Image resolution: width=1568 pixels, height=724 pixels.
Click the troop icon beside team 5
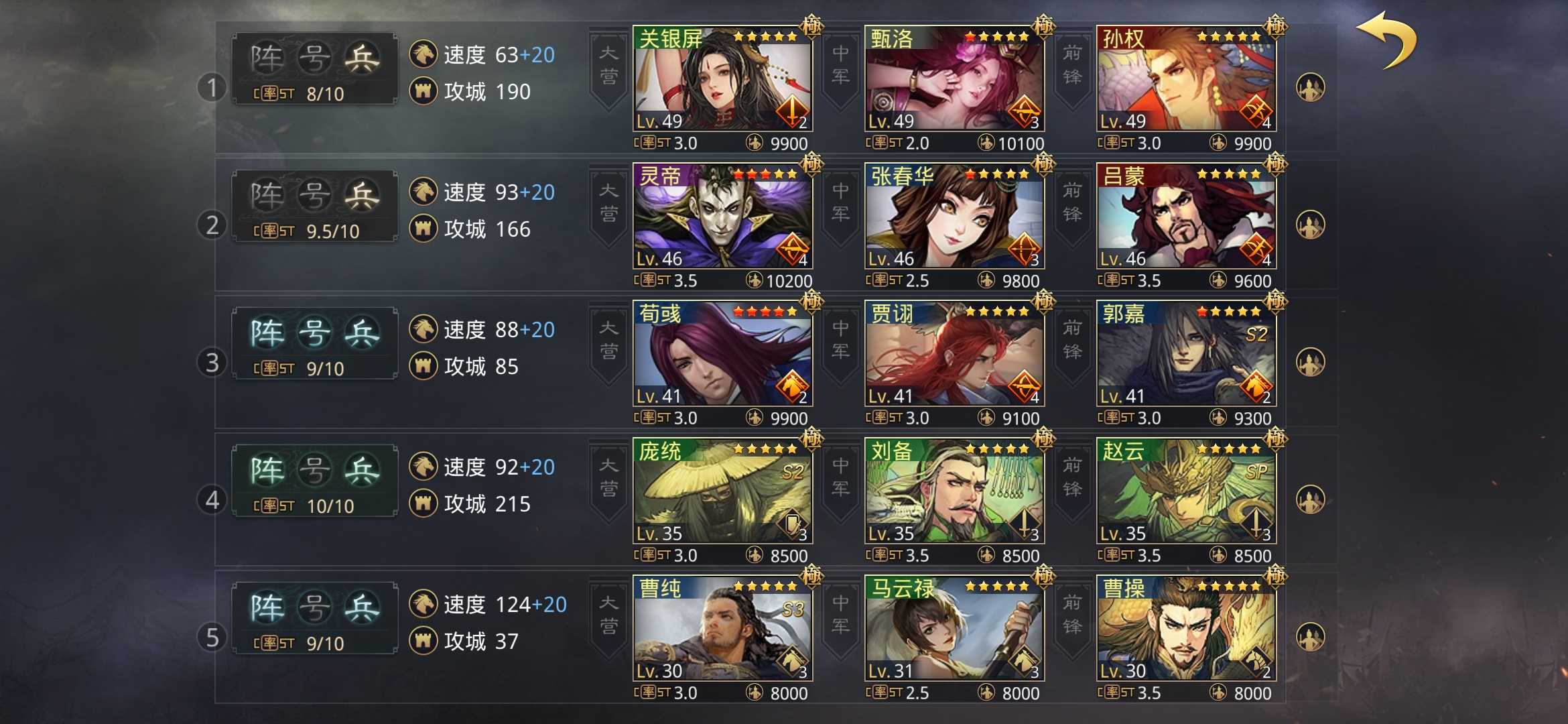pyautogui.click(x=1310, y=638)
